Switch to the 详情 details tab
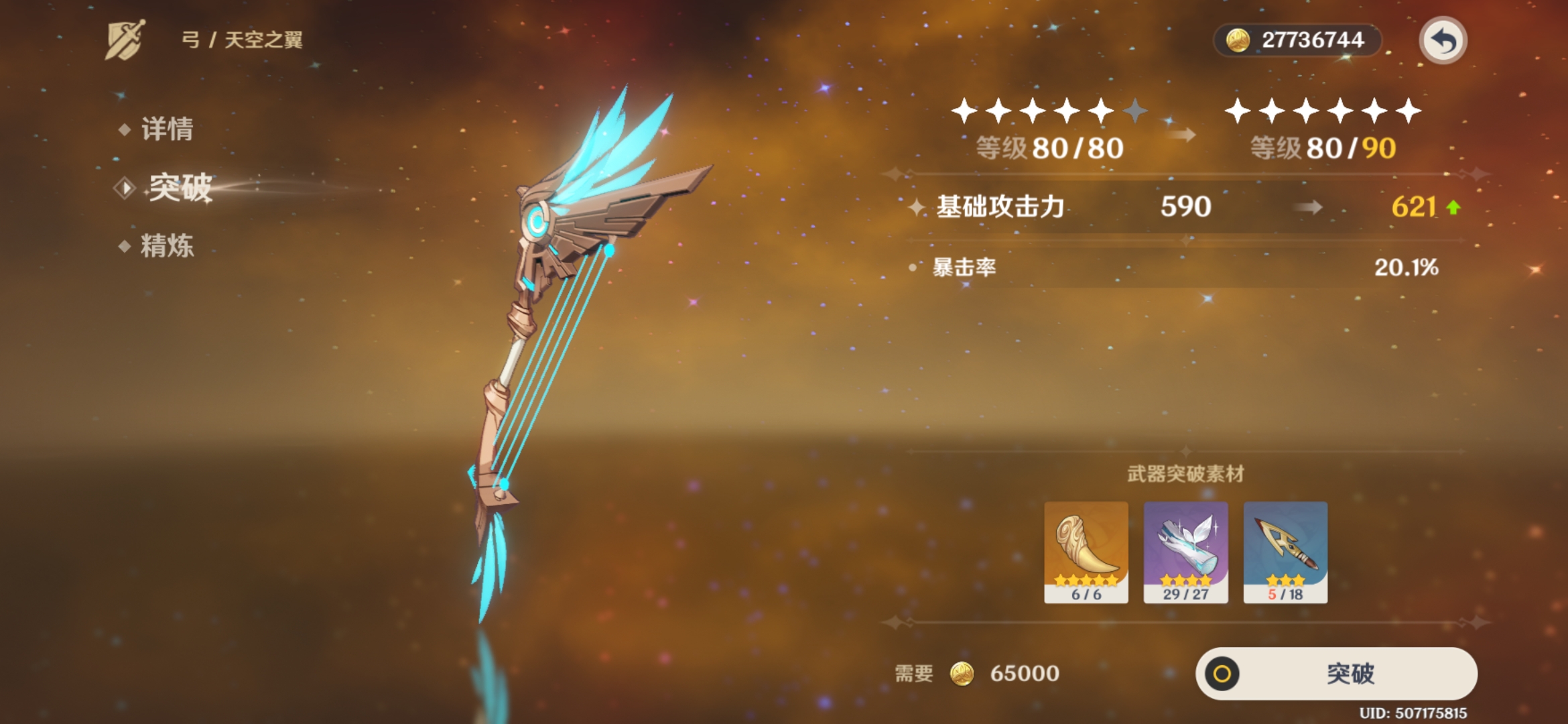The width and height of the screenshot is (1568, 724). [166, 129]
